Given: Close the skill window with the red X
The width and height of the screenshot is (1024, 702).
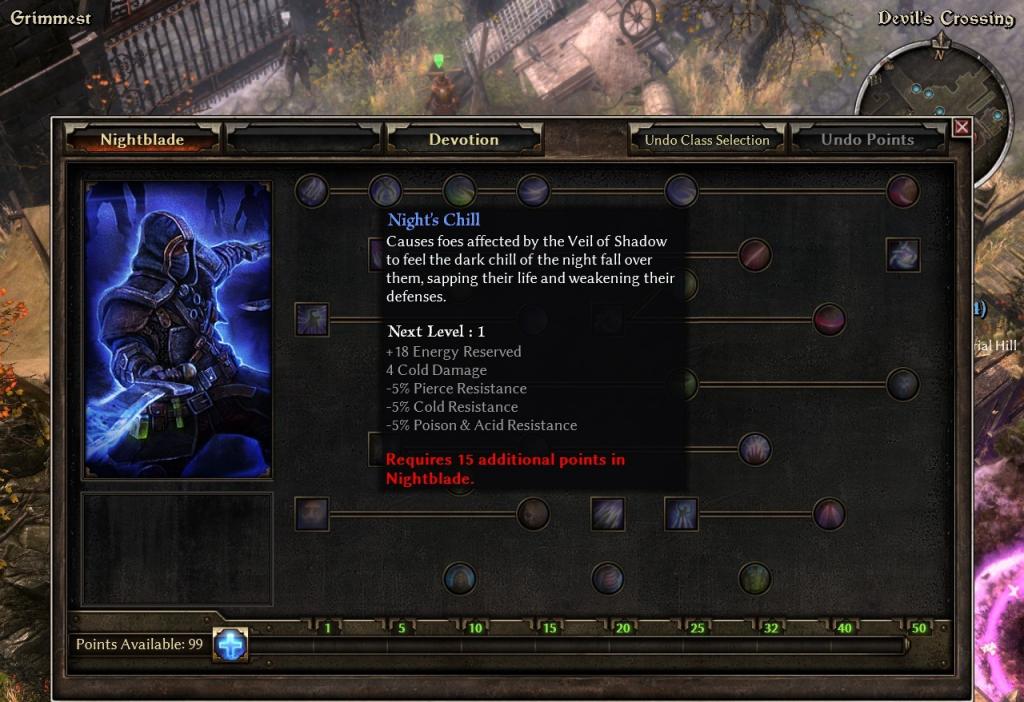Looking at the screenshot, I should 961,127.
